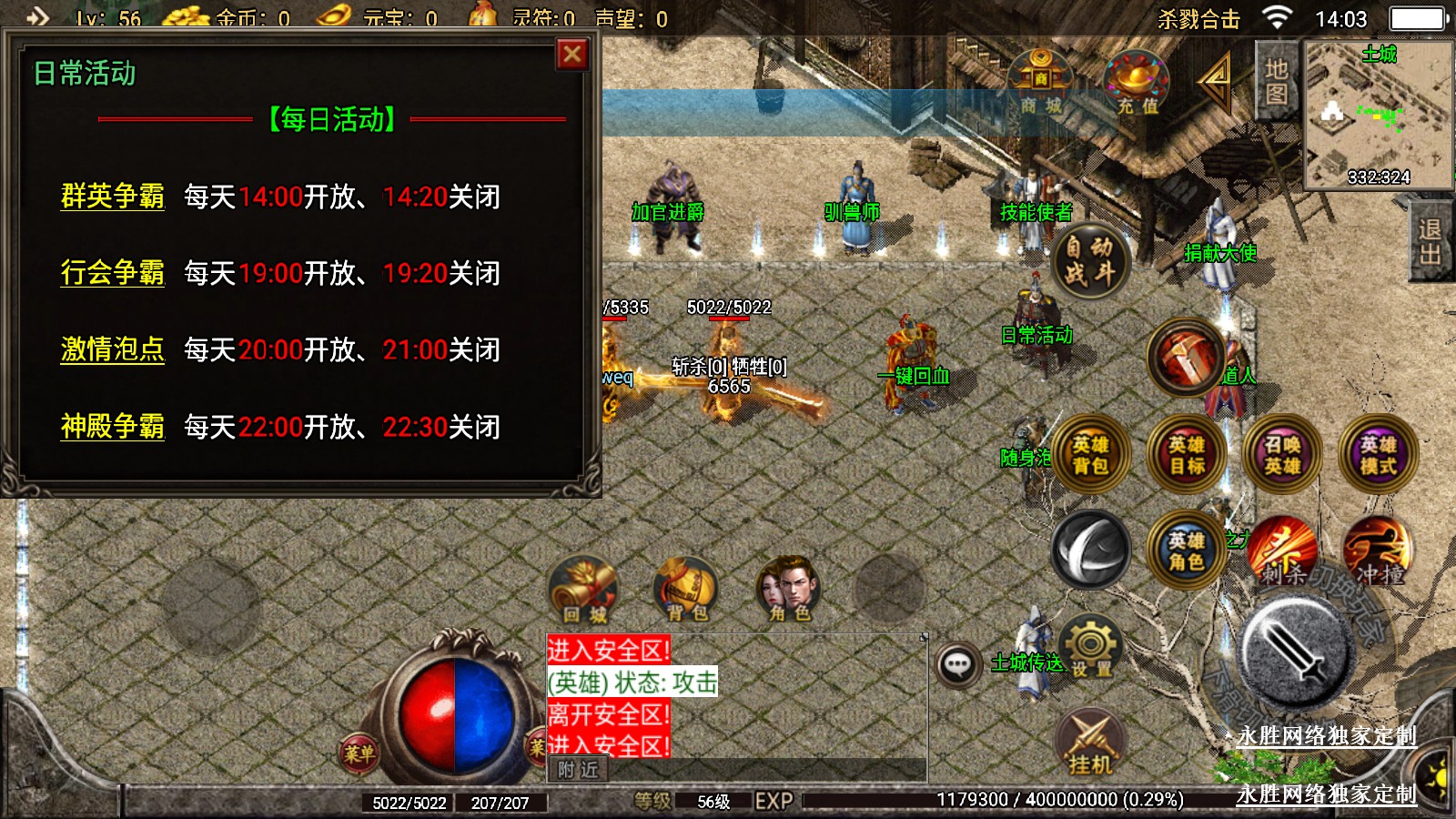Open the 英雄背包 hero bag

1090,455
